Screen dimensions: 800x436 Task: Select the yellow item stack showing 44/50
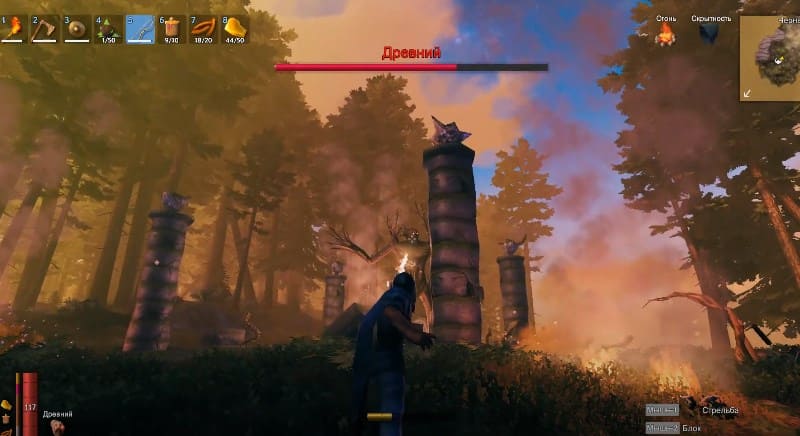point(233,29)
